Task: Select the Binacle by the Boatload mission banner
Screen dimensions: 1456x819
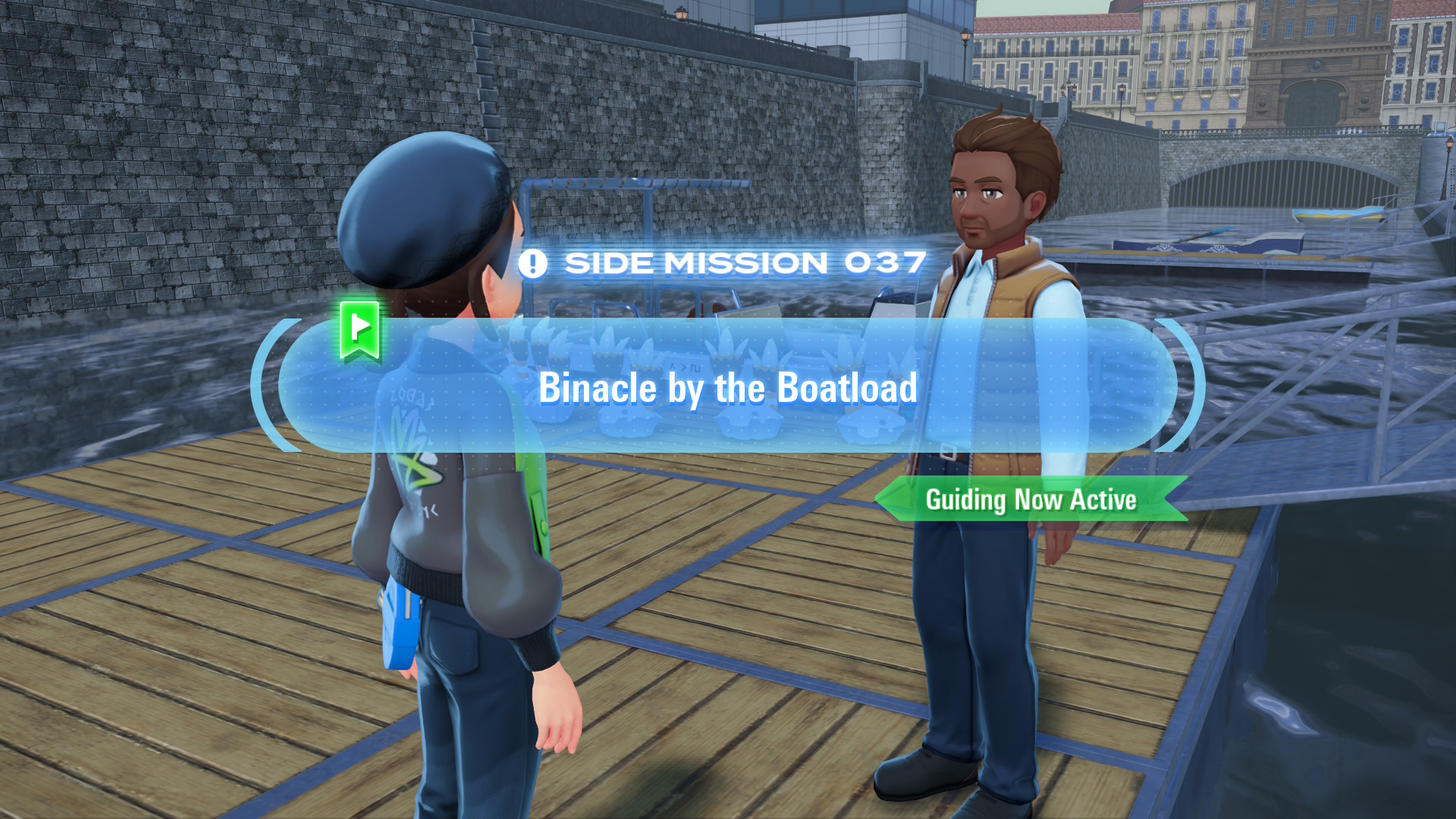Action: coord(727,387)
